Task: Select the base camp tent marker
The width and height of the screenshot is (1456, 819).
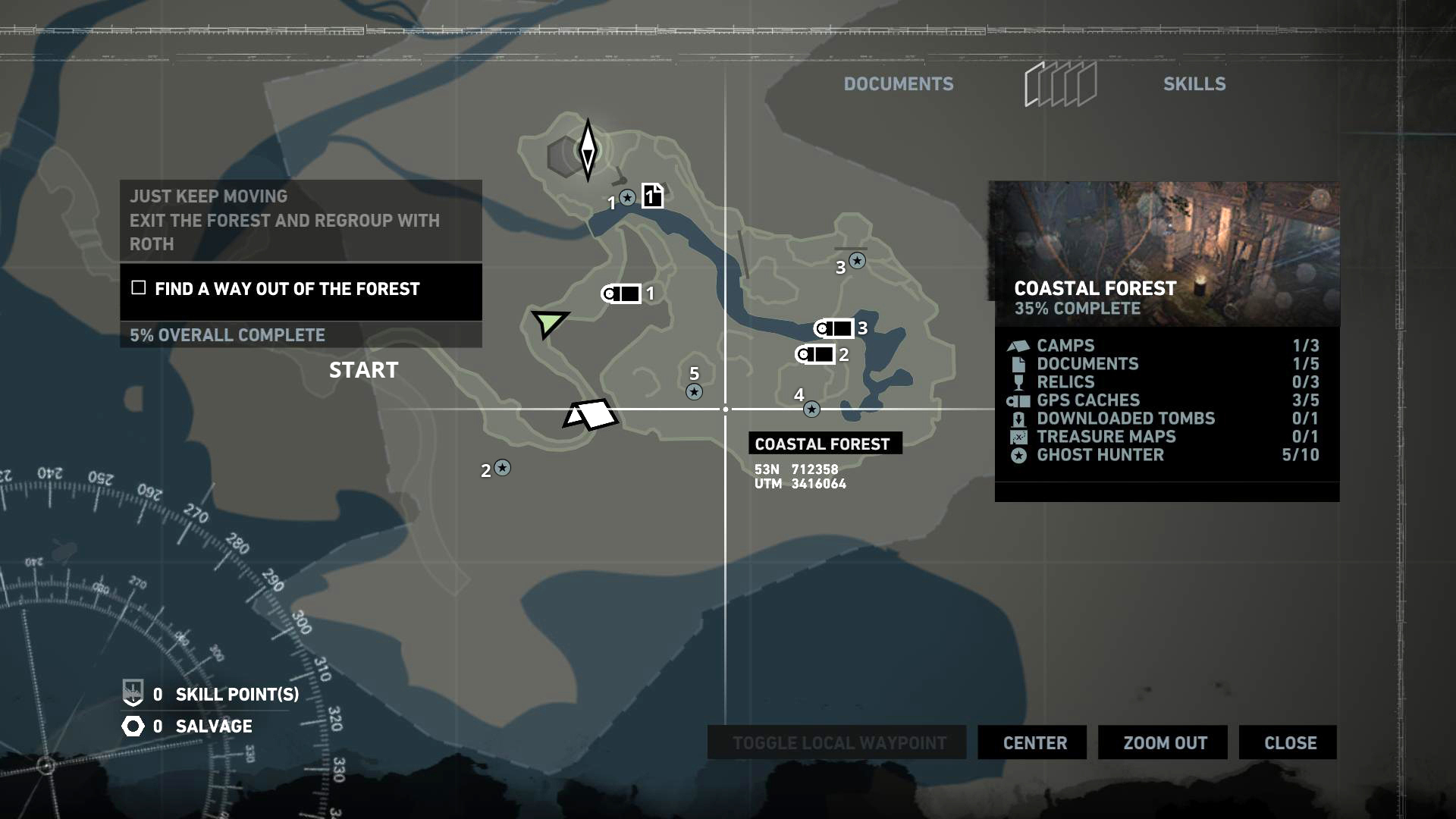Action: coord(591,415)
